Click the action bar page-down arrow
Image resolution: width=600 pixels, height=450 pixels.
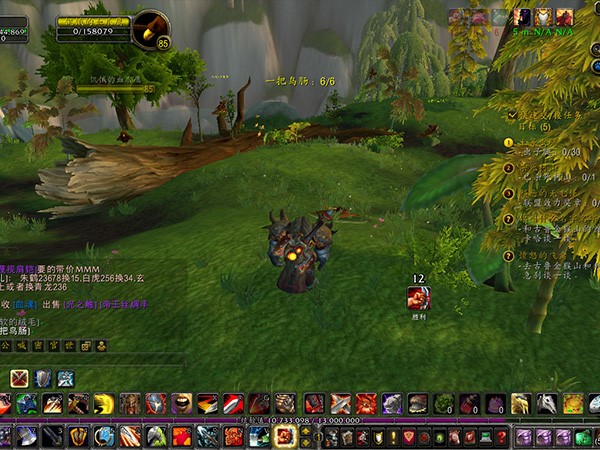(305, 443)
